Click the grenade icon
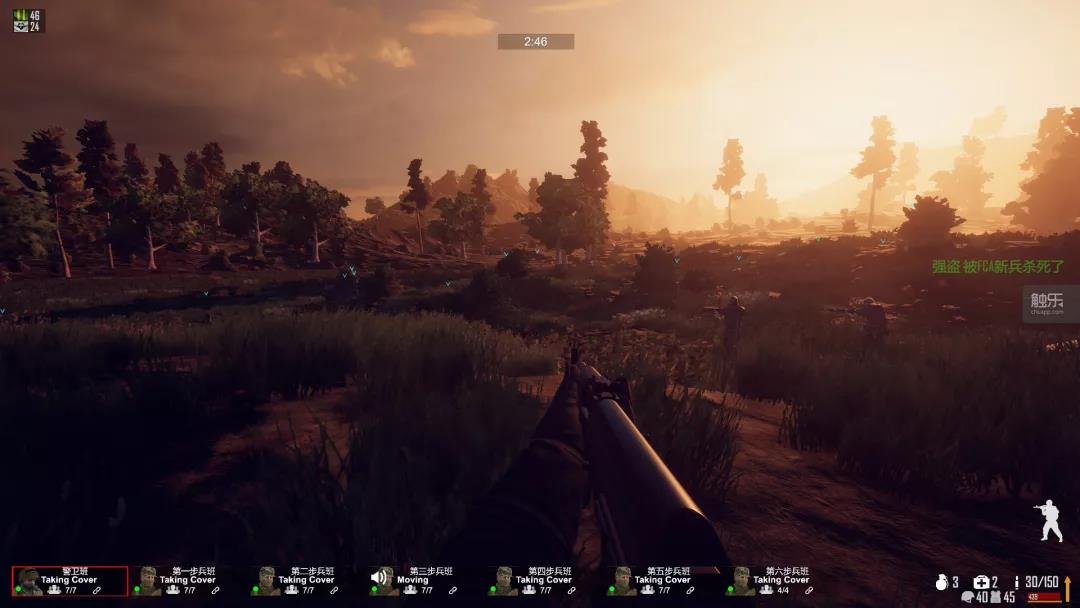The height and width of the screenshot is (608, 1080). click(941, 582)
